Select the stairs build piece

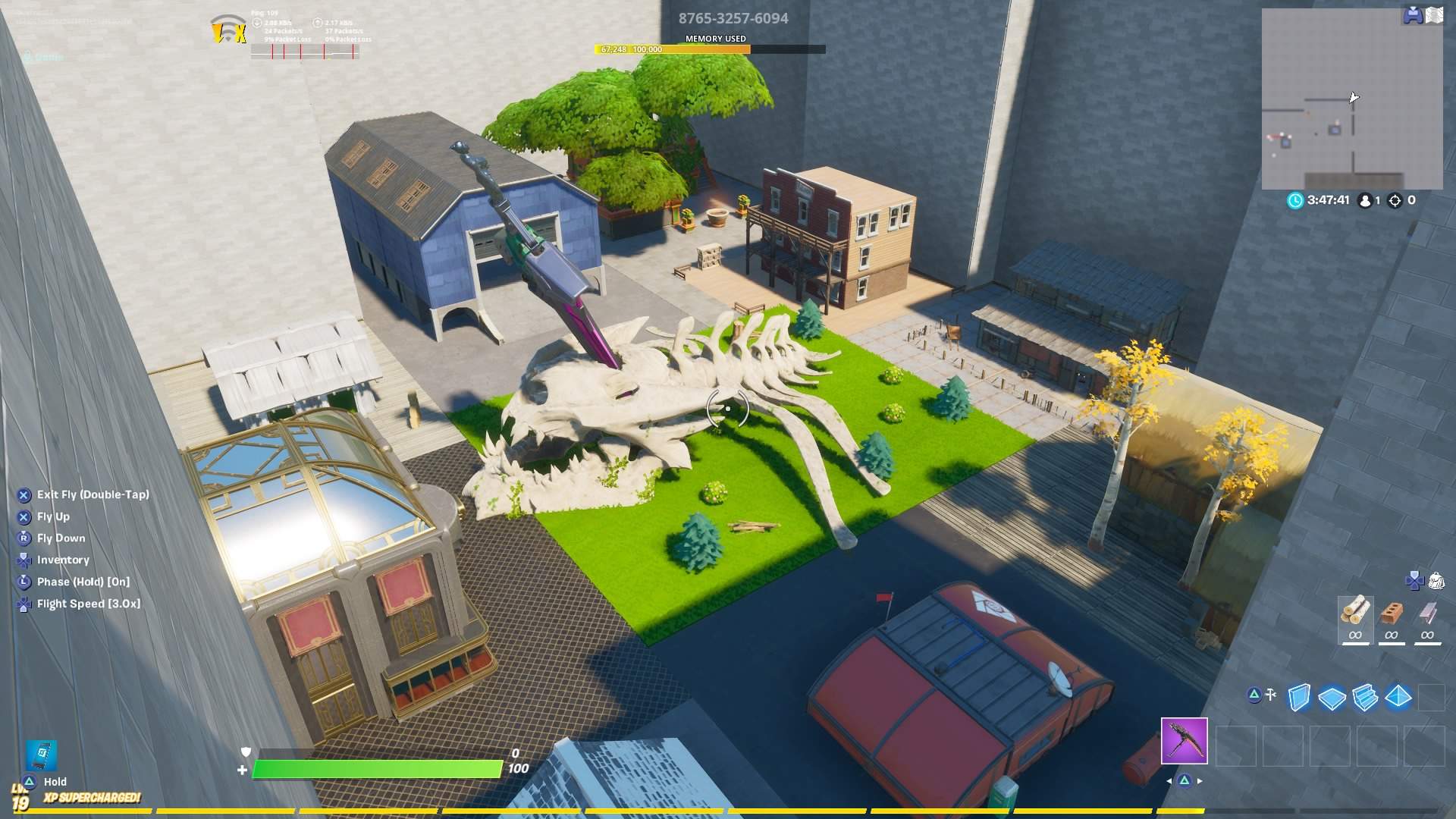pos(1364,696)
